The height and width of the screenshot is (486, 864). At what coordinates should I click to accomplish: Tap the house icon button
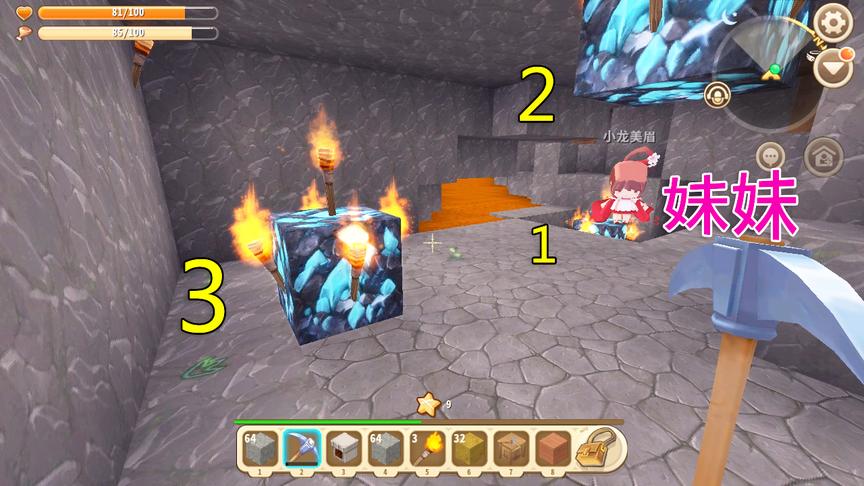pyautogui.click(x=823, y=156)
